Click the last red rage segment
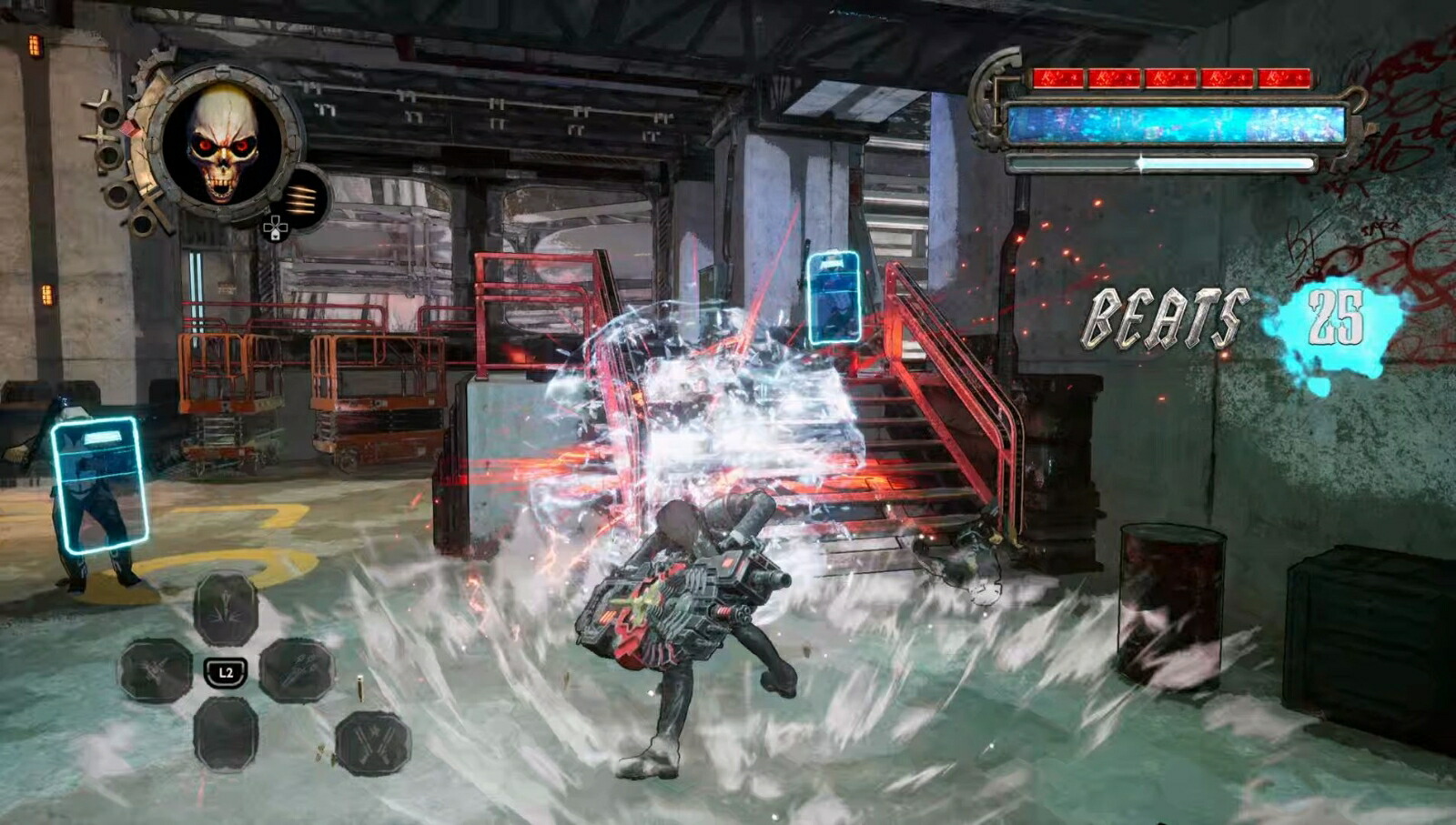This screenshot has width=1456, height=825. (1285, 79)
